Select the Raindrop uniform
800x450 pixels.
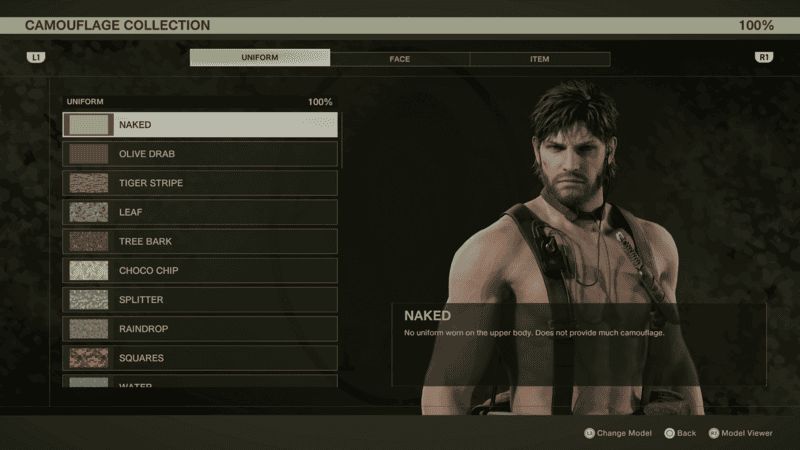click(x=200, y=328)
